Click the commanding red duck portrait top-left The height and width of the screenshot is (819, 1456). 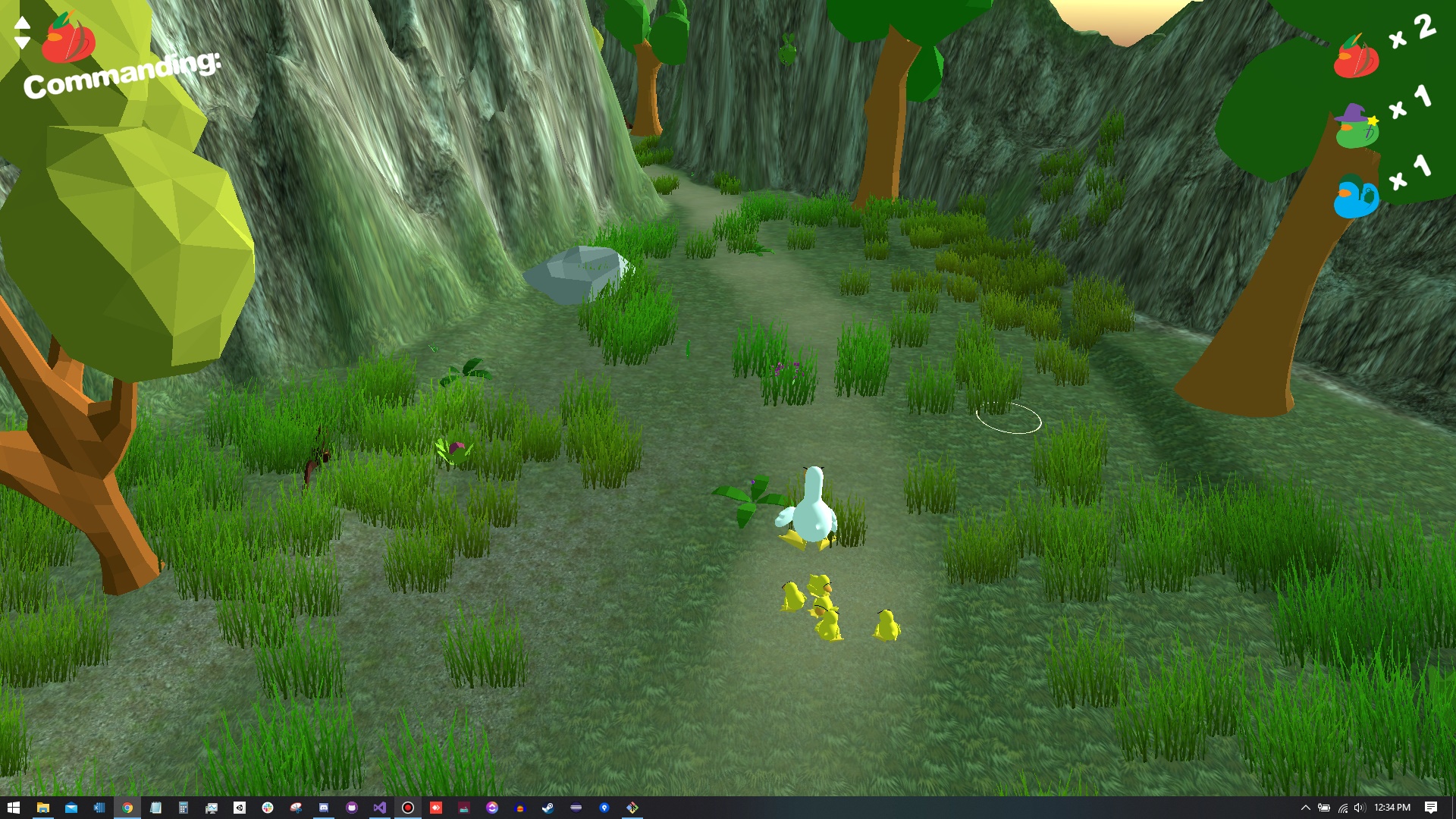pyautogui.click(x=68, y=42)
